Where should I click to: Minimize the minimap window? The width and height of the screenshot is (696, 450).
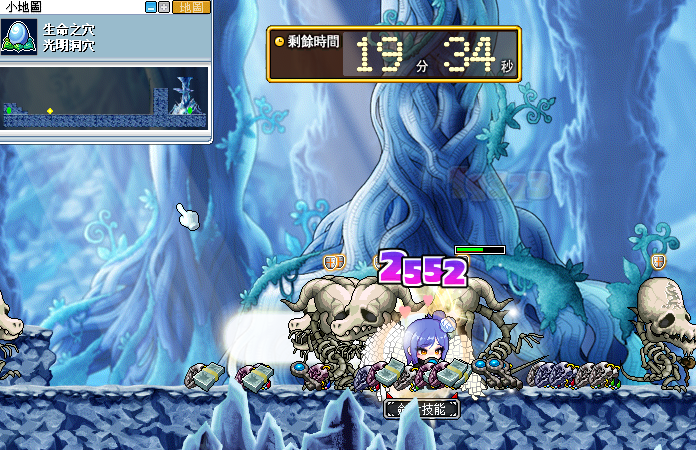[x=150, y=7]
